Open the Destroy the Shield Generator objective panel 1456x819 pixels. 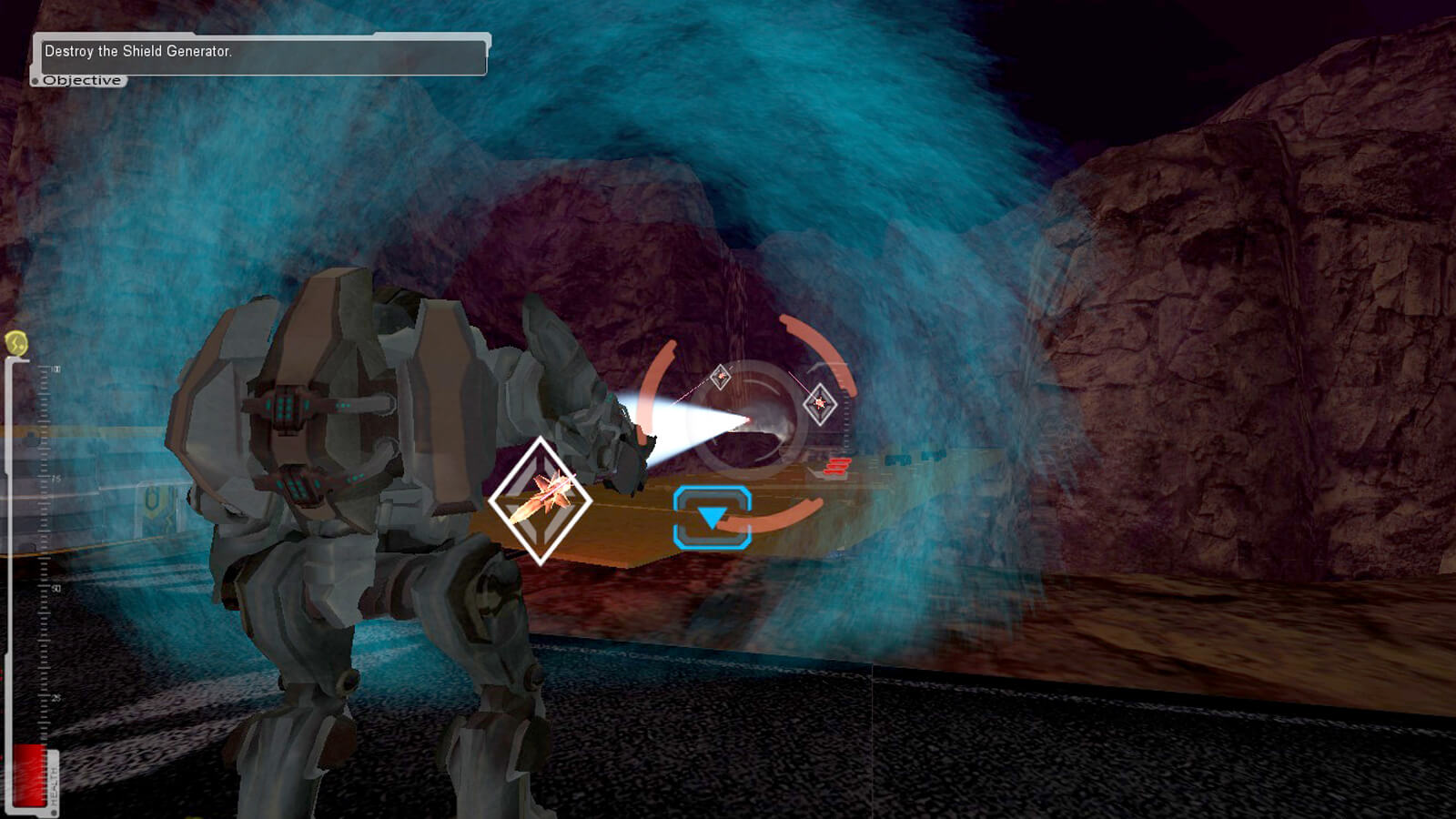tap(259, 56)
